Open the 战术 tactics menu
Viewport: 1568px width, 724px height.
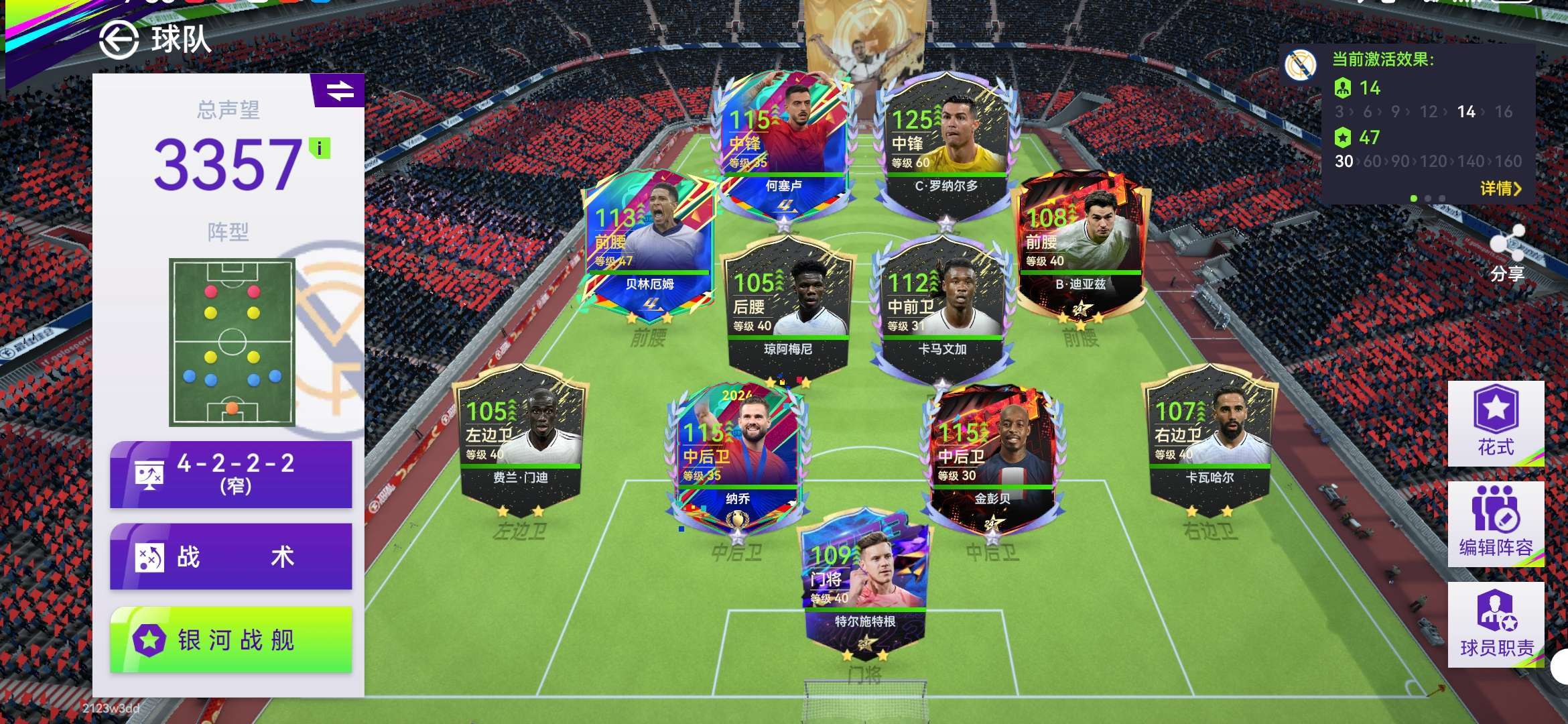(231, 557)
